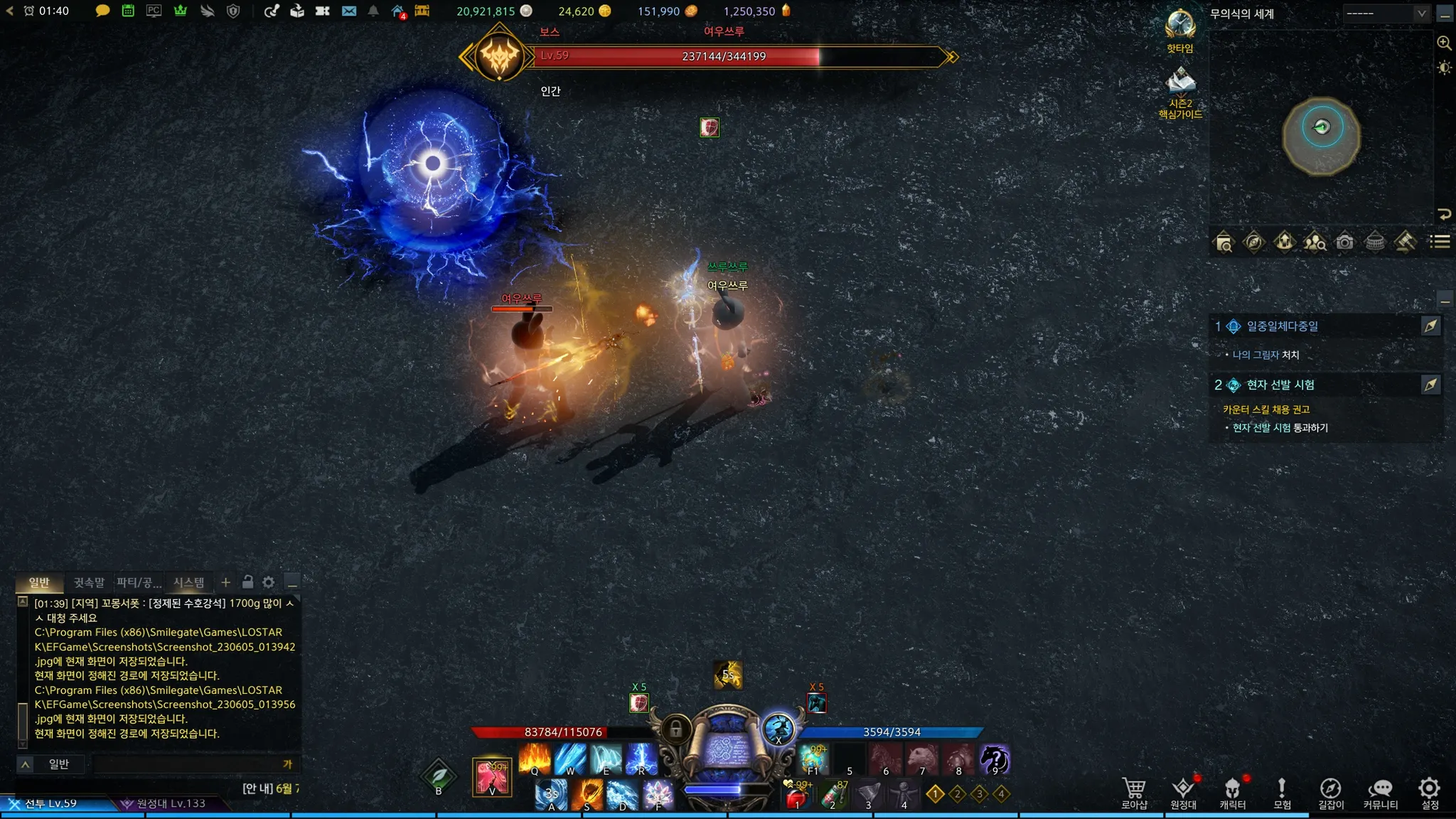Use the red health potion in slot 1

click(798, 796)
